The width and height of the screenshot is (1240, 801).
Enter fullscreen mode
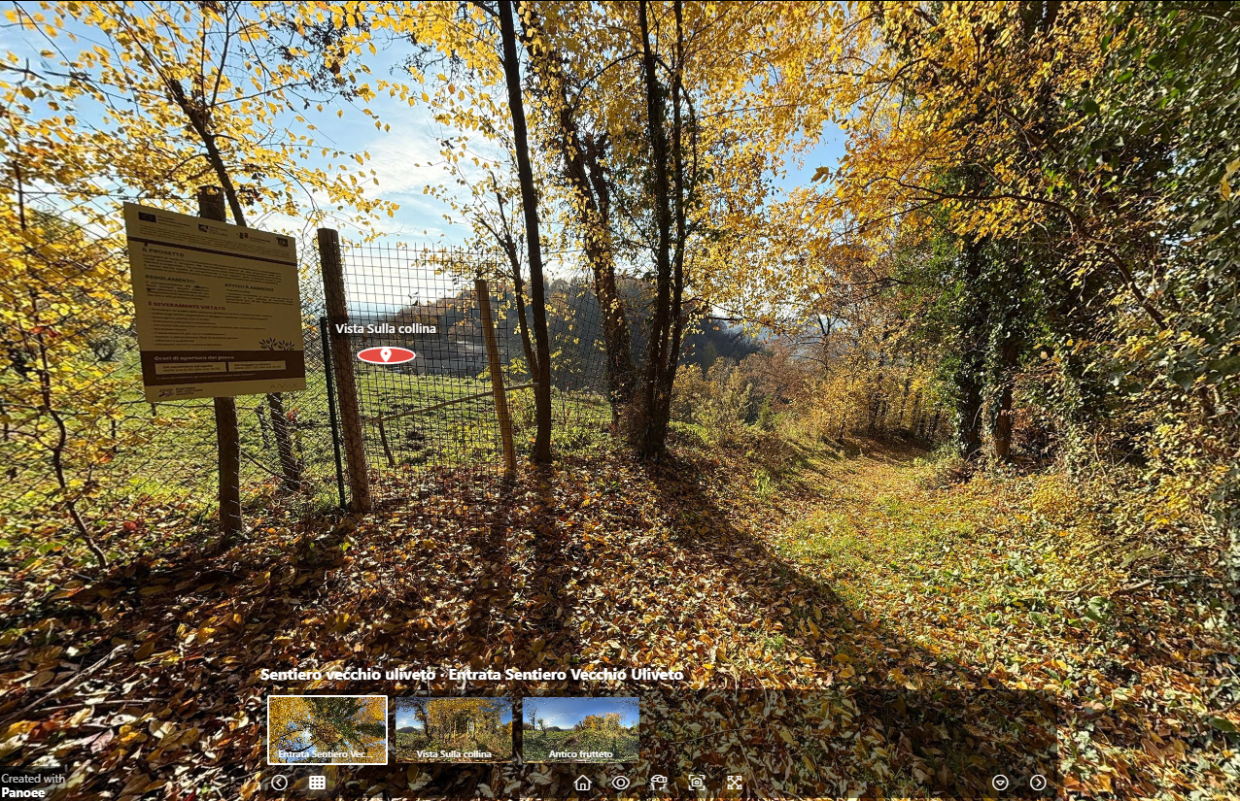pyautogui.click(x=735, y=783)
